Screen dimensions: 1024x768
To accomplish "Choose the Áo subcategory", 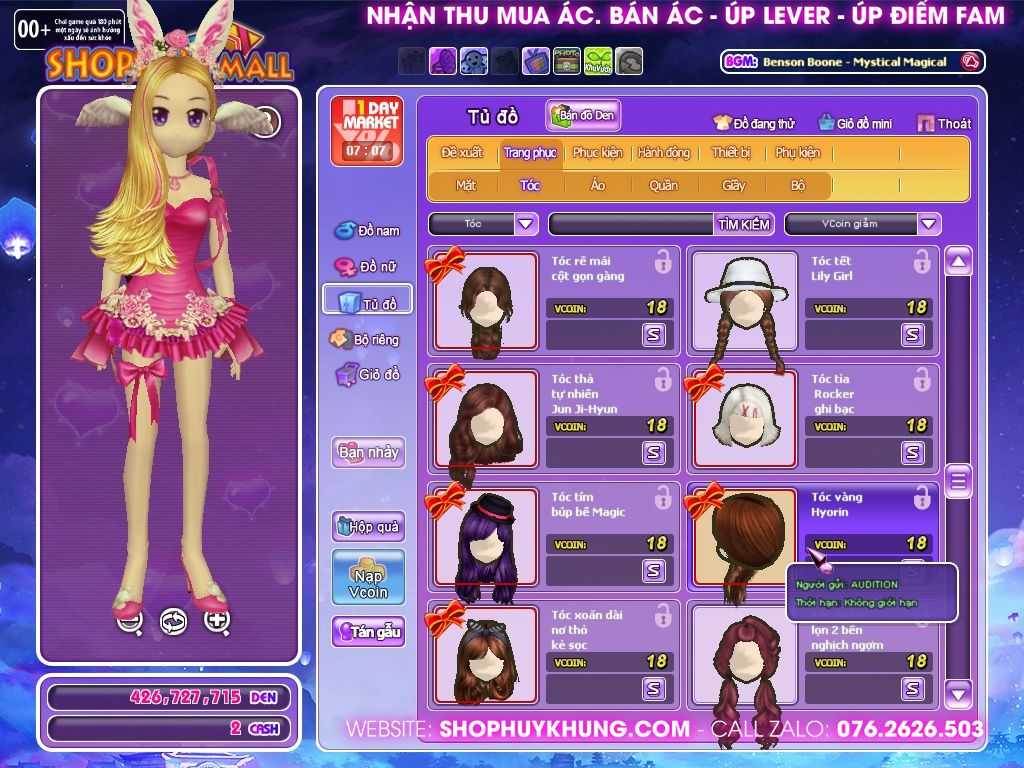I will tap(597, 185).
